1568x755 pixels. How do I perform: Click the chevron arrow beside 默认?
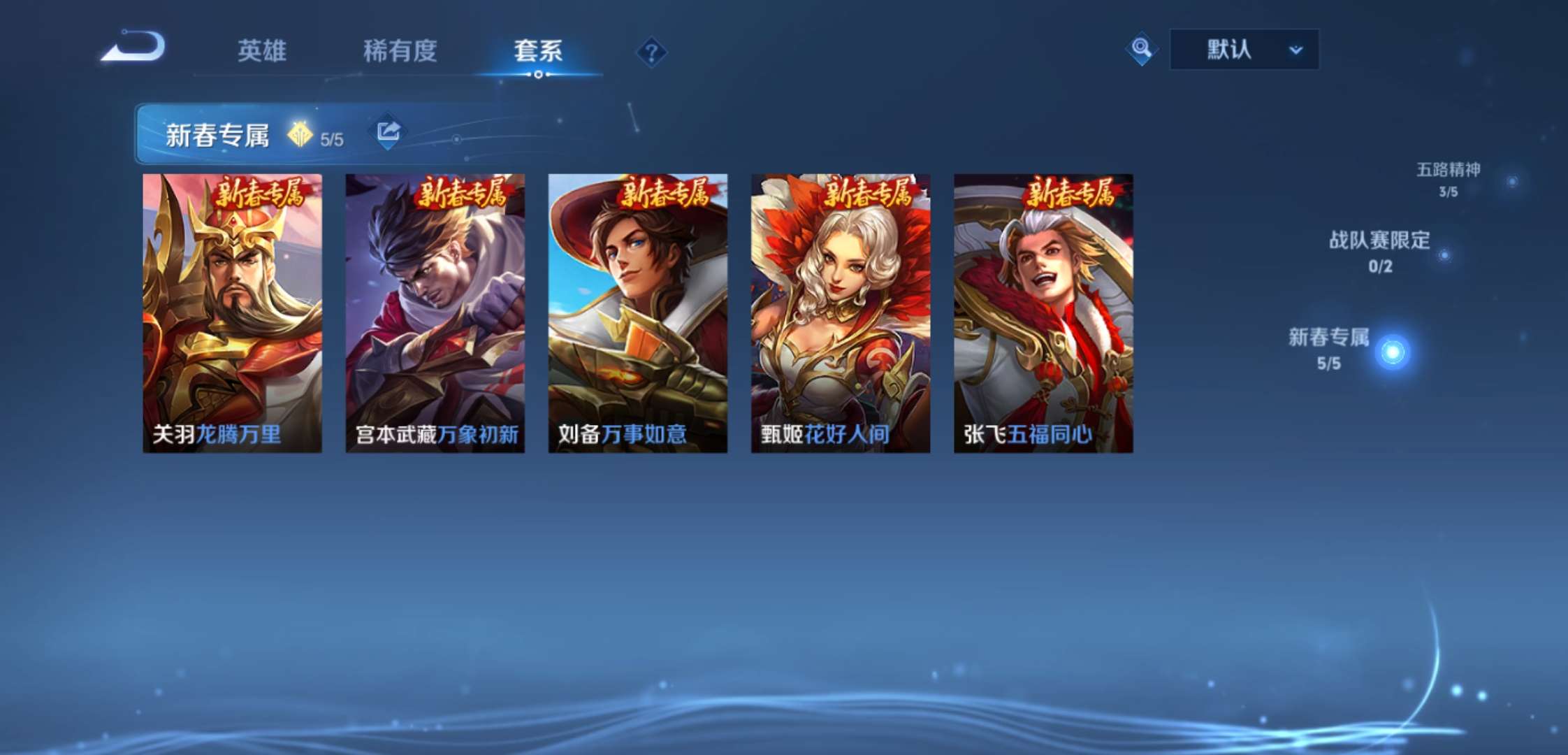coord(1296,50)
